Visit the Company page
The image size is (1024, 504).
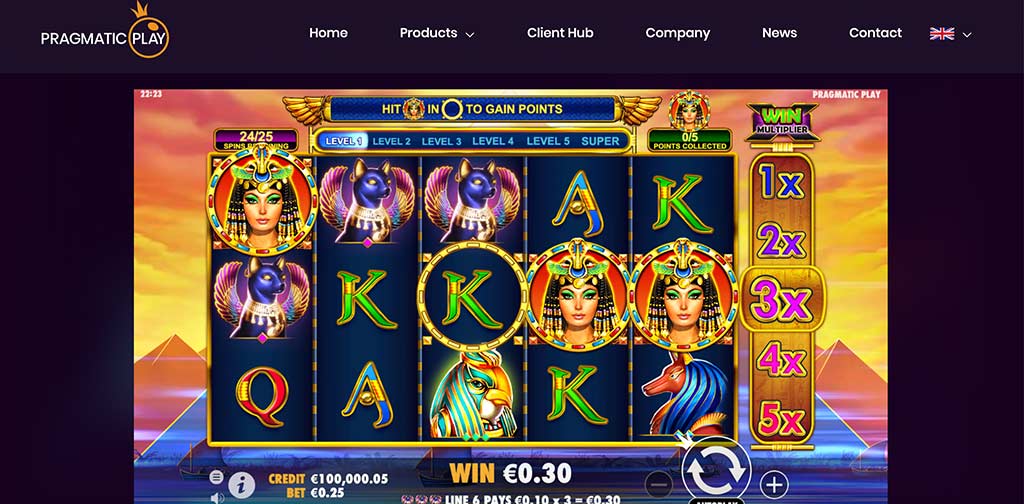coord(677,33)
